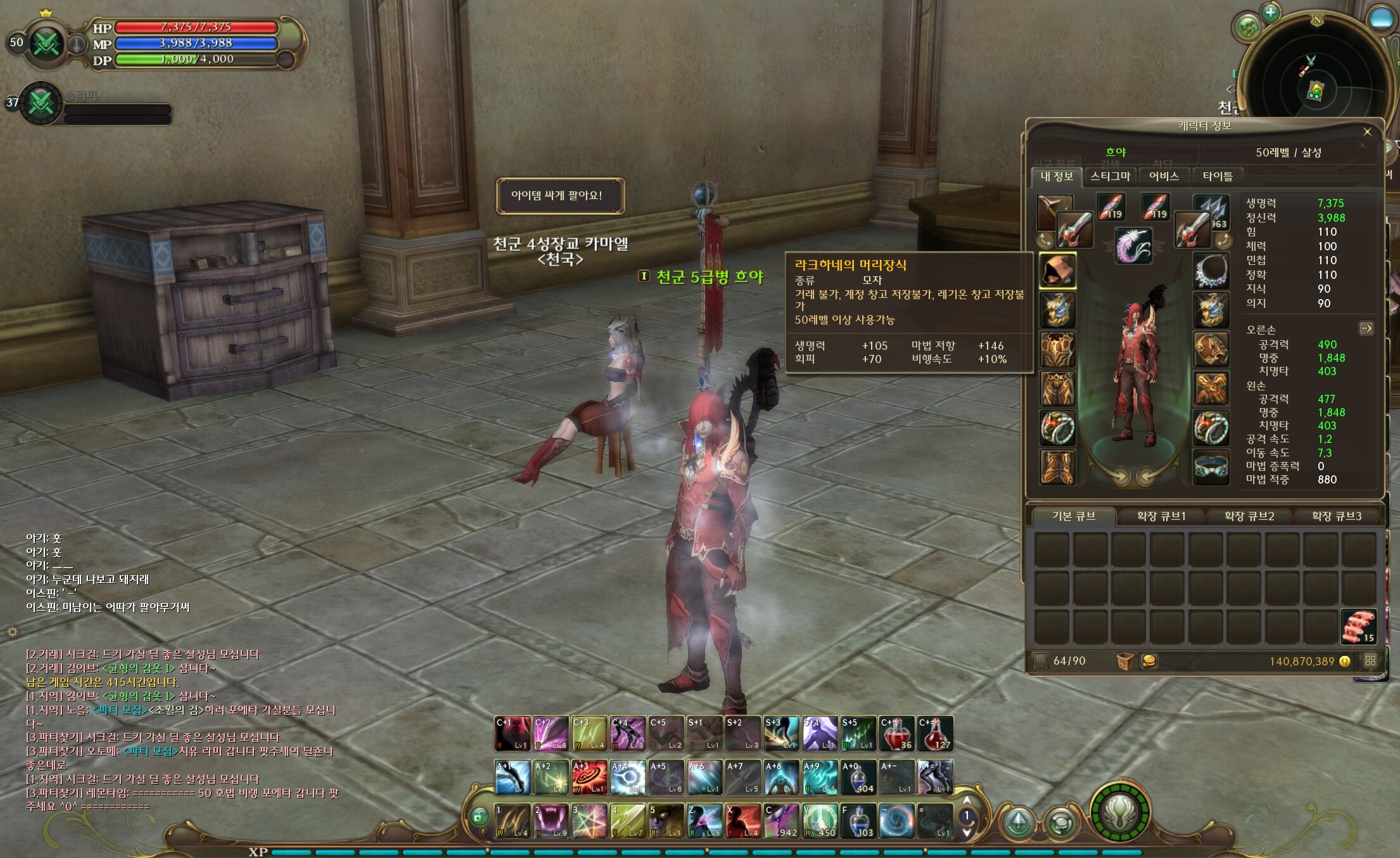Open the 어비스 tab
The height and width of the screenshot is (858, 1400).
pyautogui.click(x=1164, y=176)
